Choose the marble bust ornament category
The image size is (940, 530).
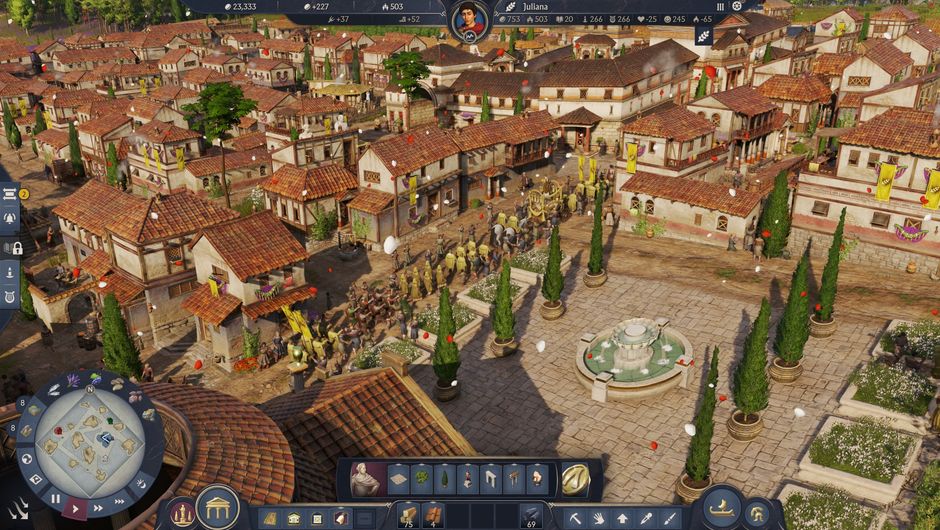[x=364, y=480]
